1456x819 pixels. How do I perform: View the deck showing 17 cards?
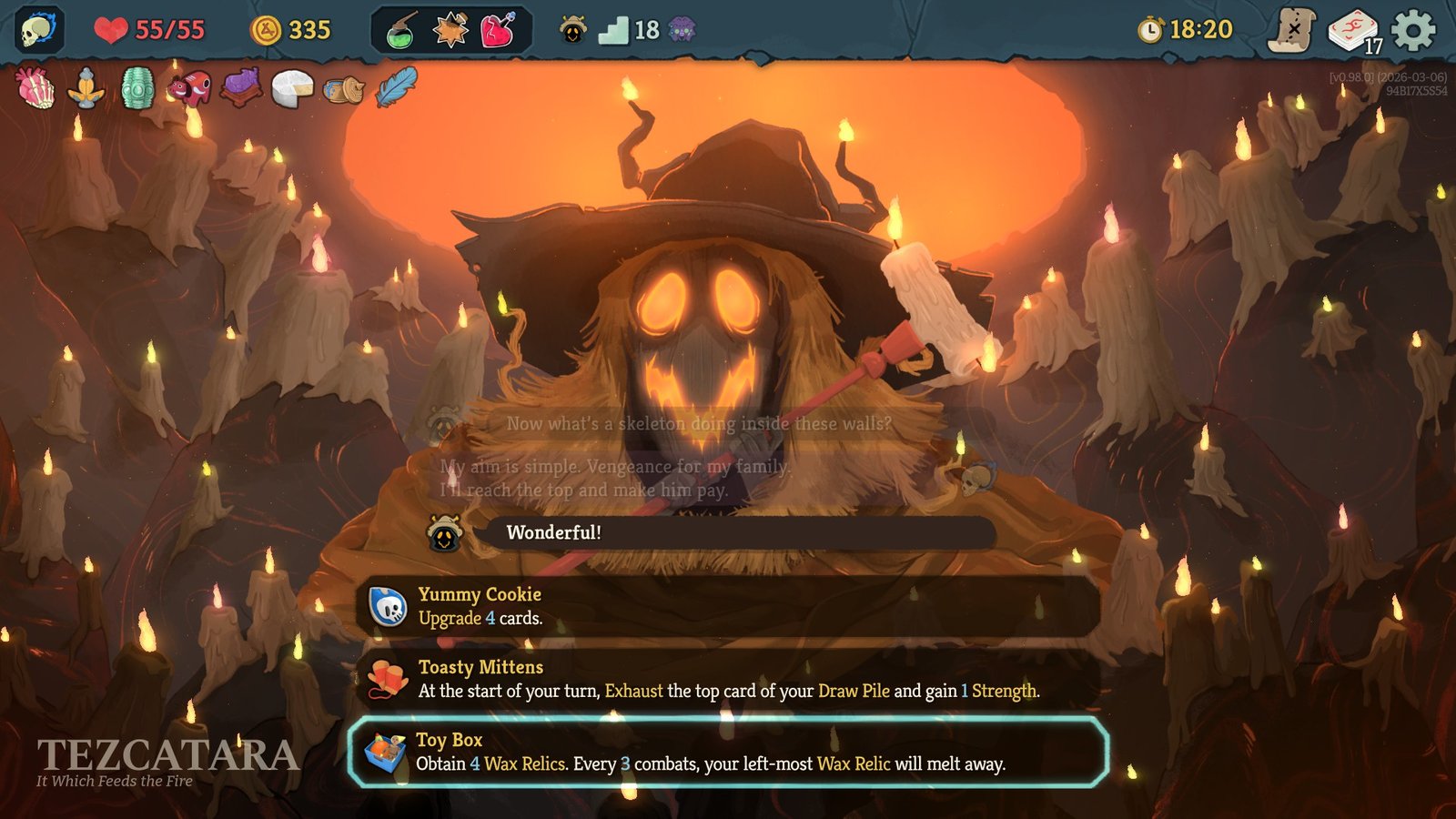(1355, 28)
